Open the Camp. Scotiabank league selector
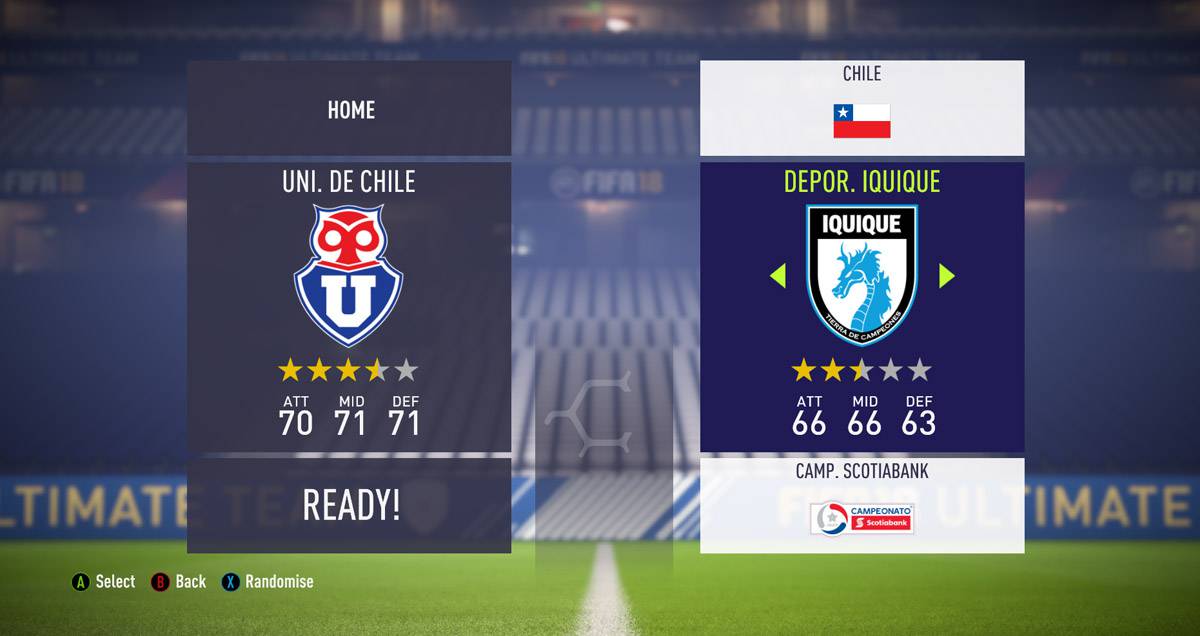The height and width of the screenshot is (636, 1200). pyautogui.click(x=861, y=505)
